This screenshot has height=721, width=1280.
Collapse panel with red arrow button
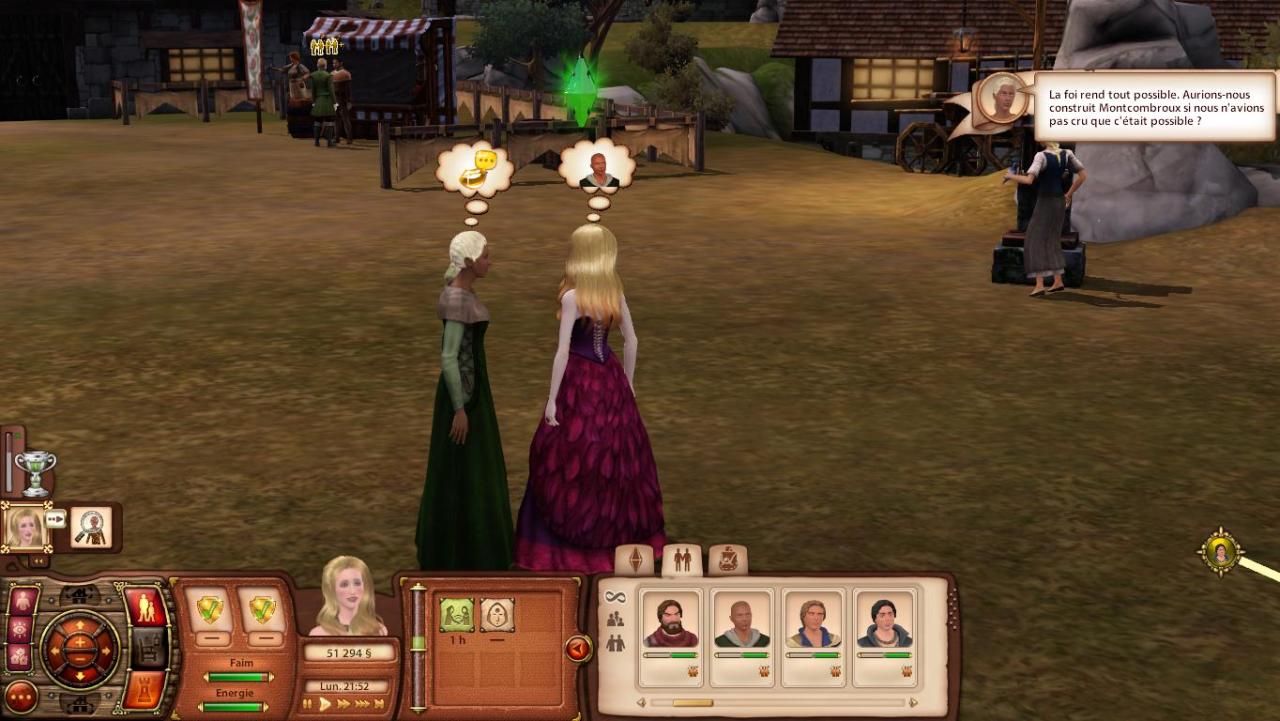(x=578, y=649)
